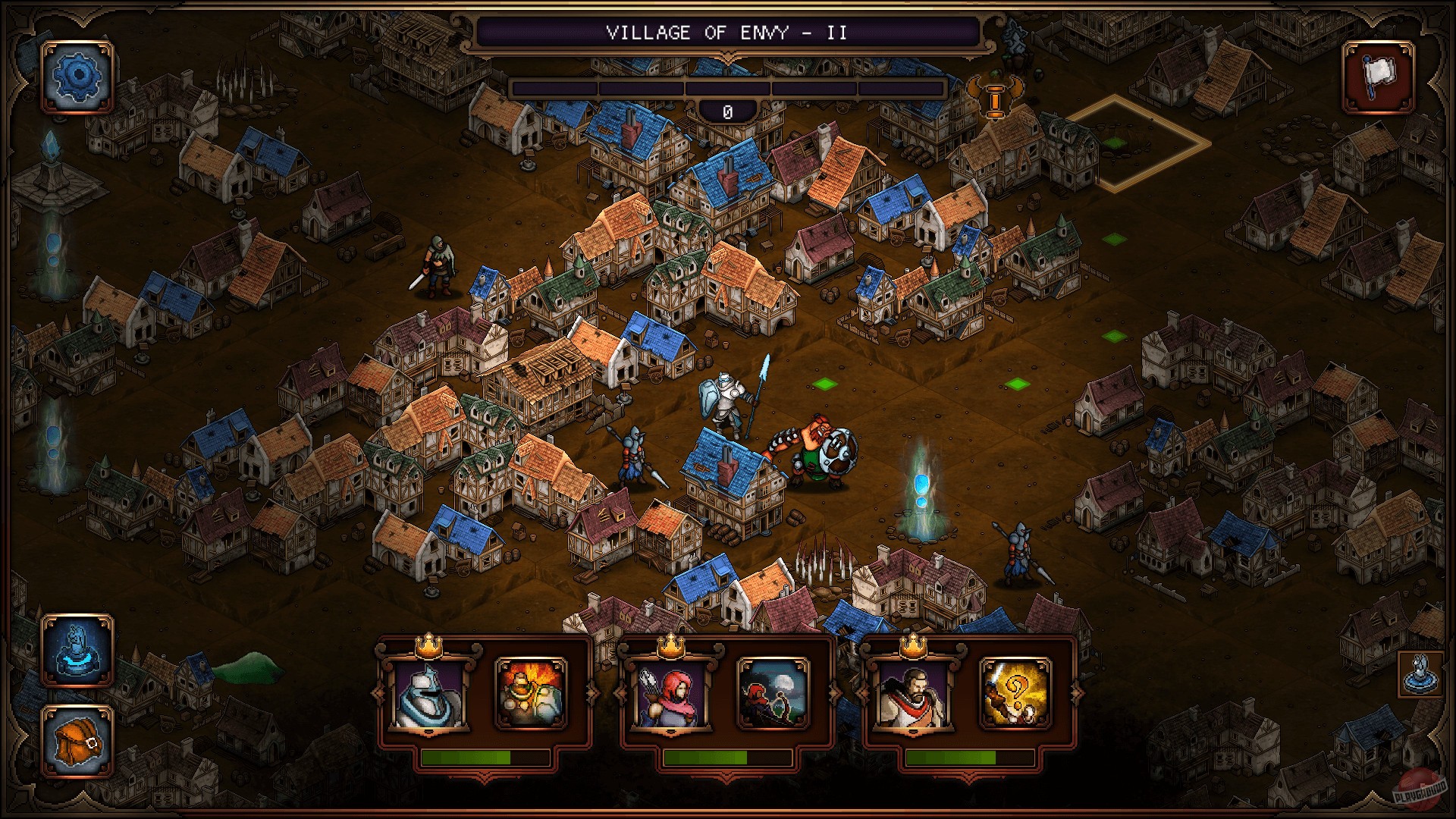Toggle the crown above the captain's panel

914,647
